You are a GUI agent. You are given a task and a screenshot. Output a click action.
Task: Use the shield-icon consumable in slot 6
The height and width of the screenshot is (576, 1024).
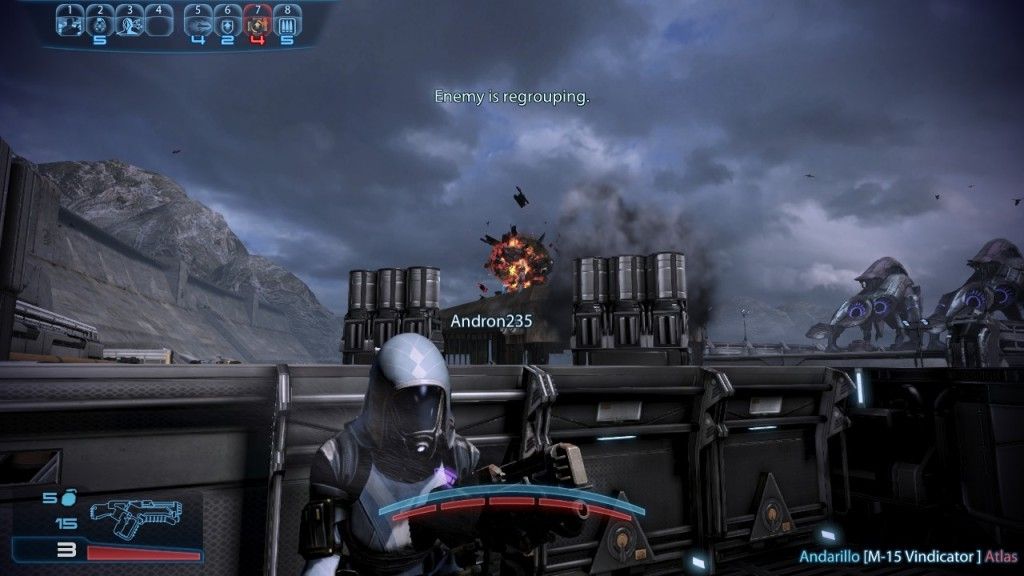(227, 24)
